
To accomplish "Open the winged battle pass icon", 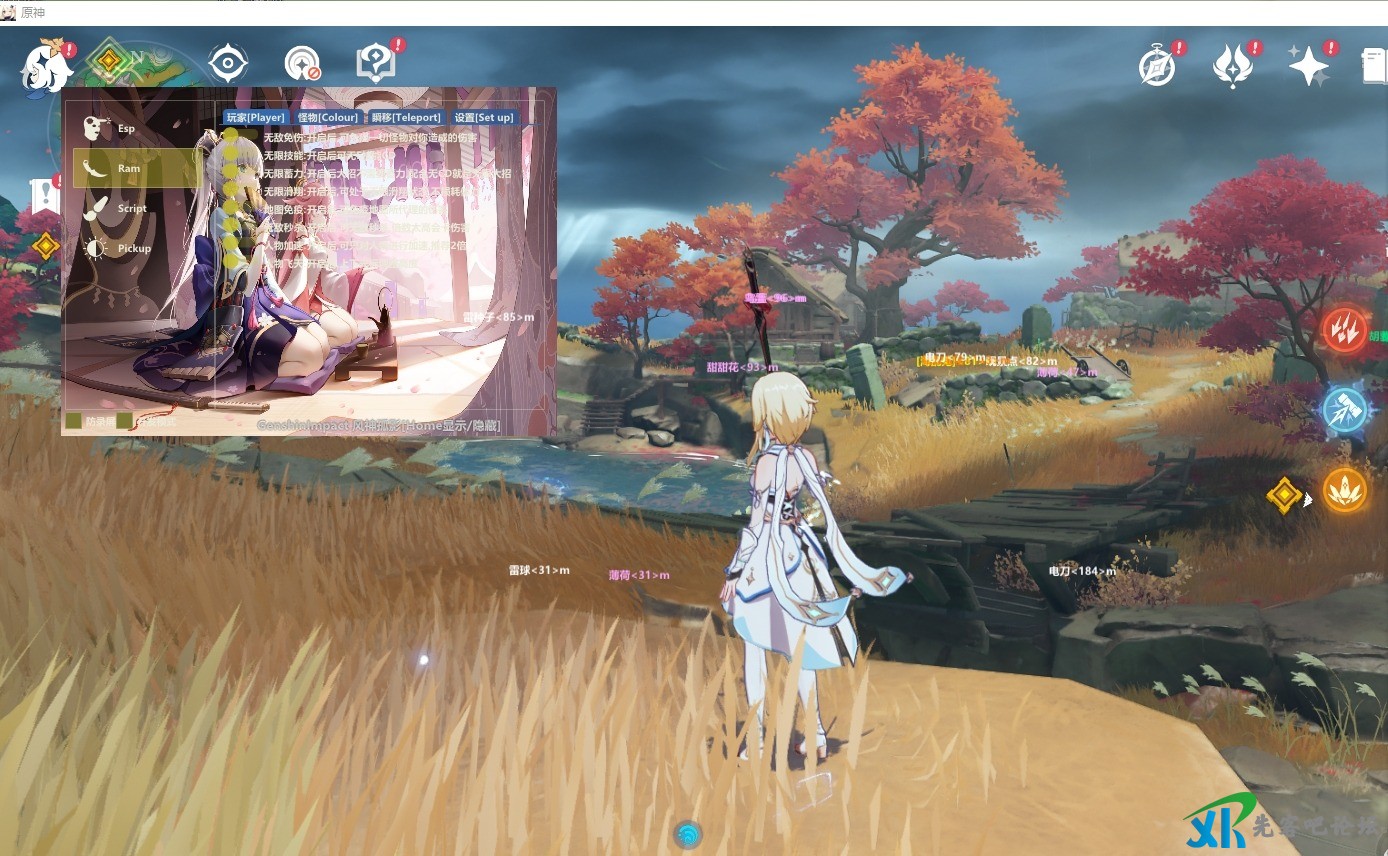I will point(1233,67).
